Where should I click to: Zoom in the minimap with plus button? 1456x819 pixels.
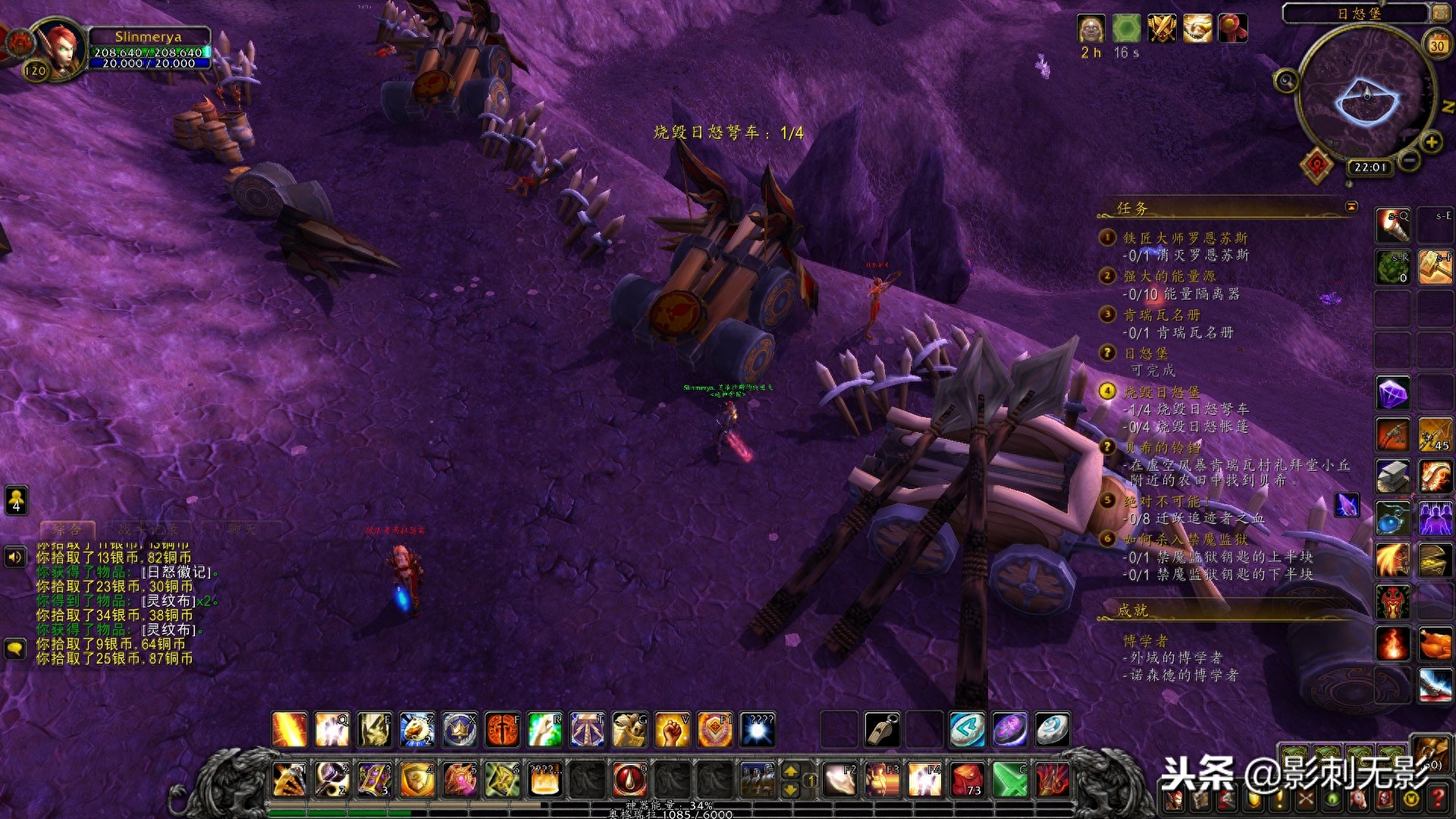click(x=1431, y=142)
